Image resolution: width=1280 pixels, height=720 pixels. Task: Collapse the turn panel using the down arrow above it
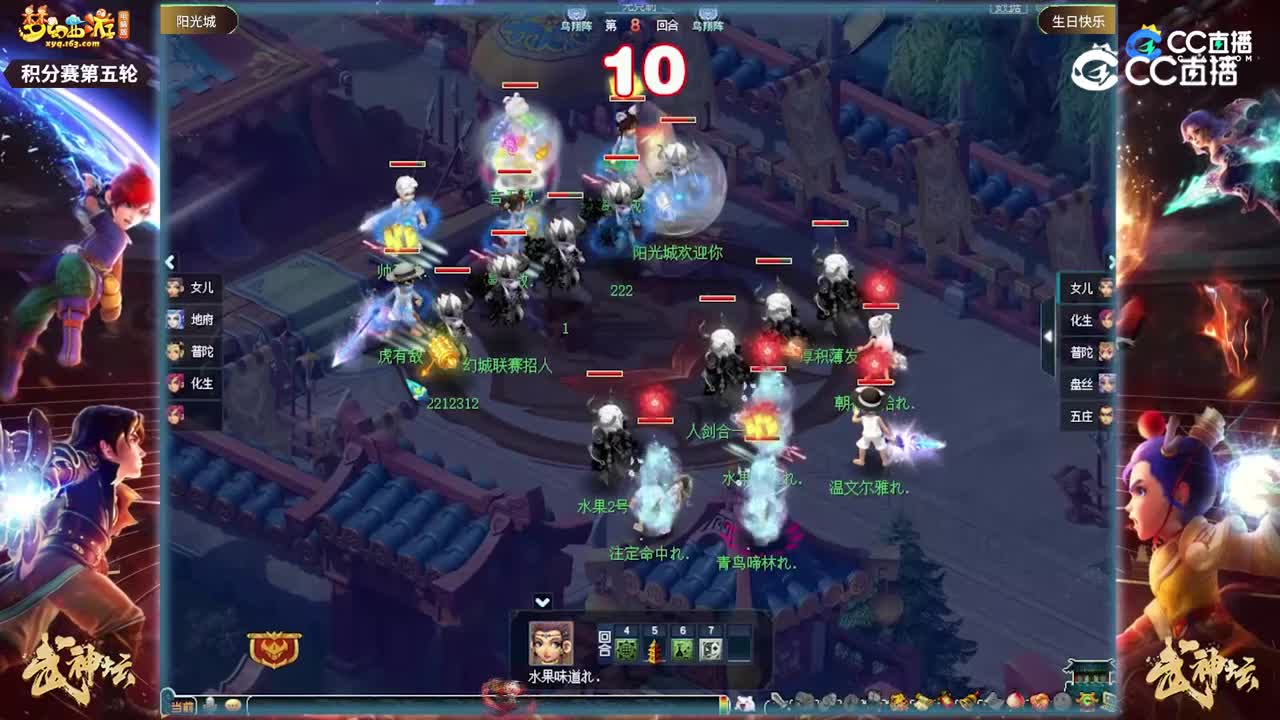[x=544, y=601]
